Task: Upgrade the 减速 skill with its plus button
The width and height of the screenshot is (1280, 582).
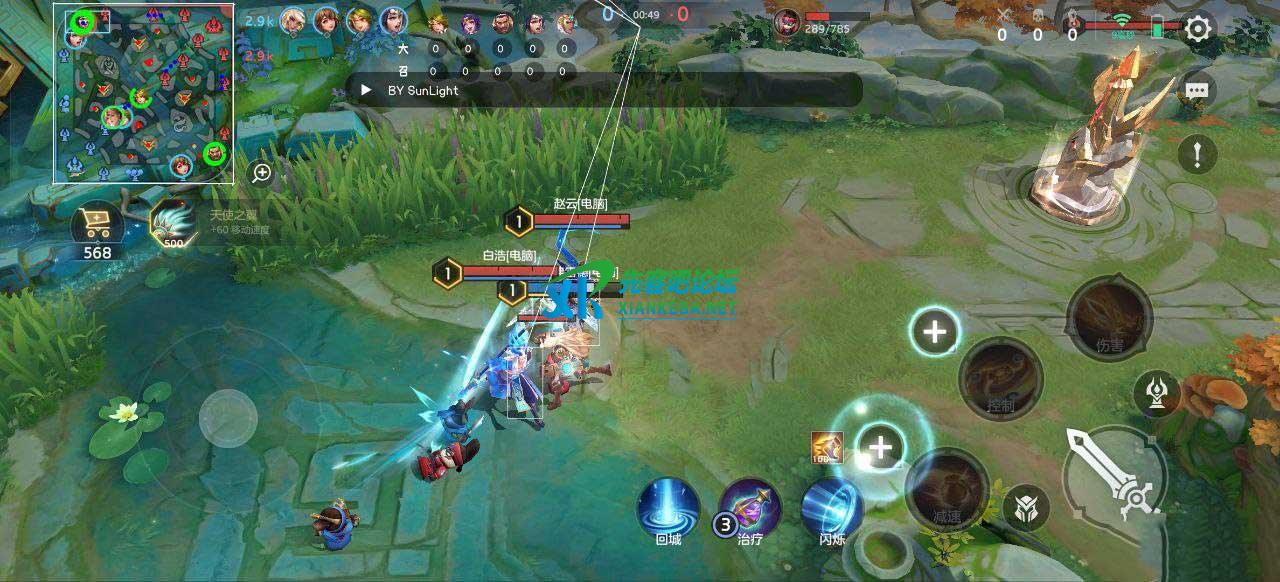Action: pos(880,447)
